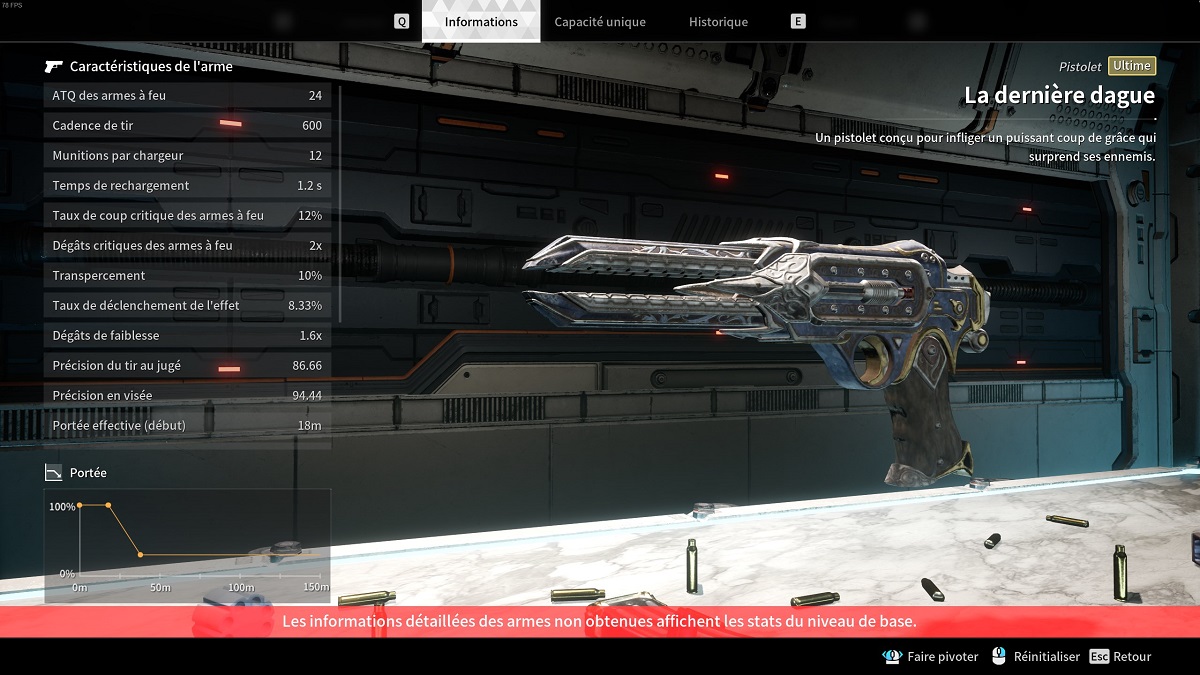Show the Historique tab
1200x675 pixels.
718,22
